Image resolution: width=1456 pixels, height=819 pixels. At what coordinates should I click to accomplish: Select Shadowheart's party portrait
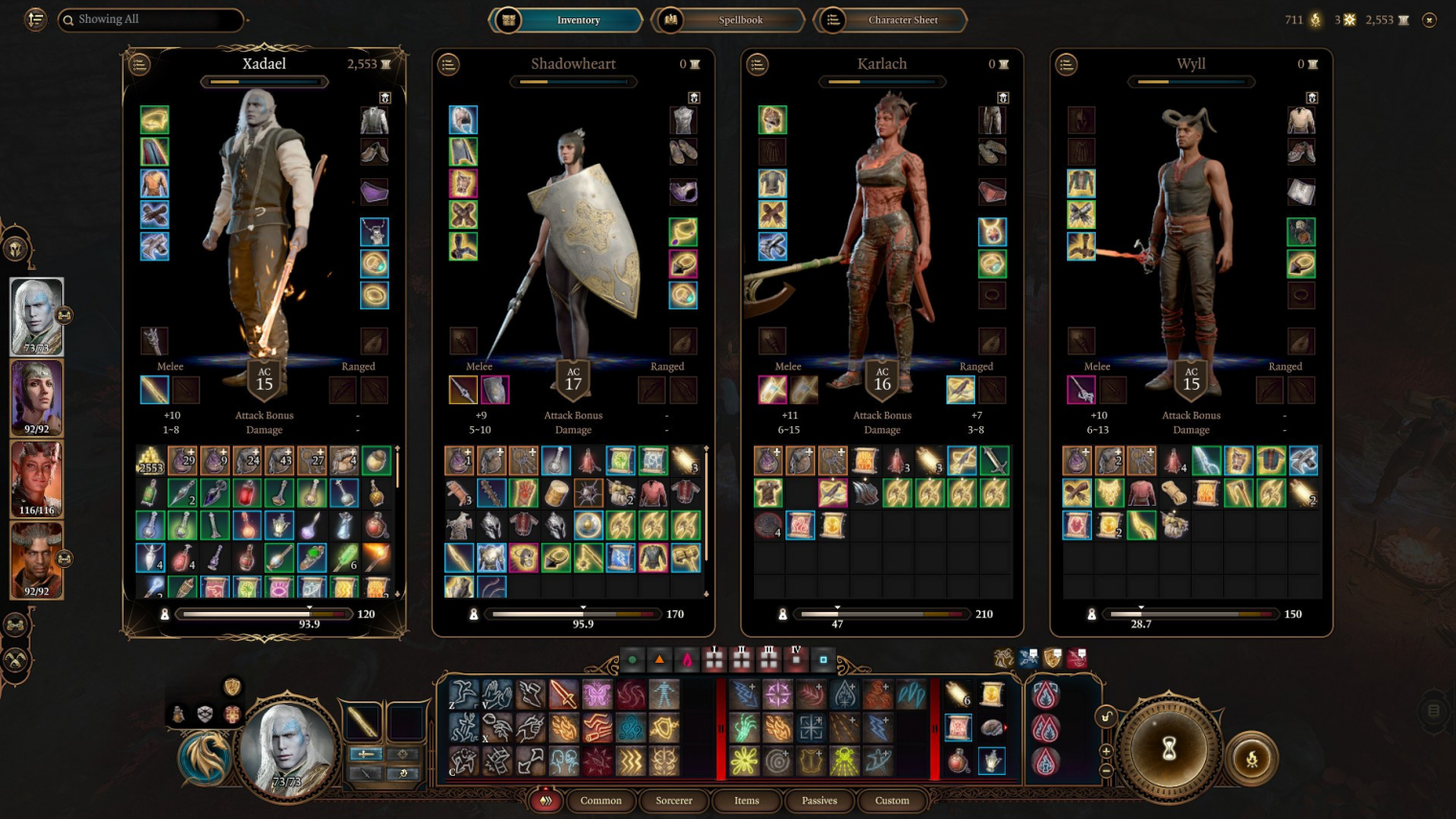(36, 398)
